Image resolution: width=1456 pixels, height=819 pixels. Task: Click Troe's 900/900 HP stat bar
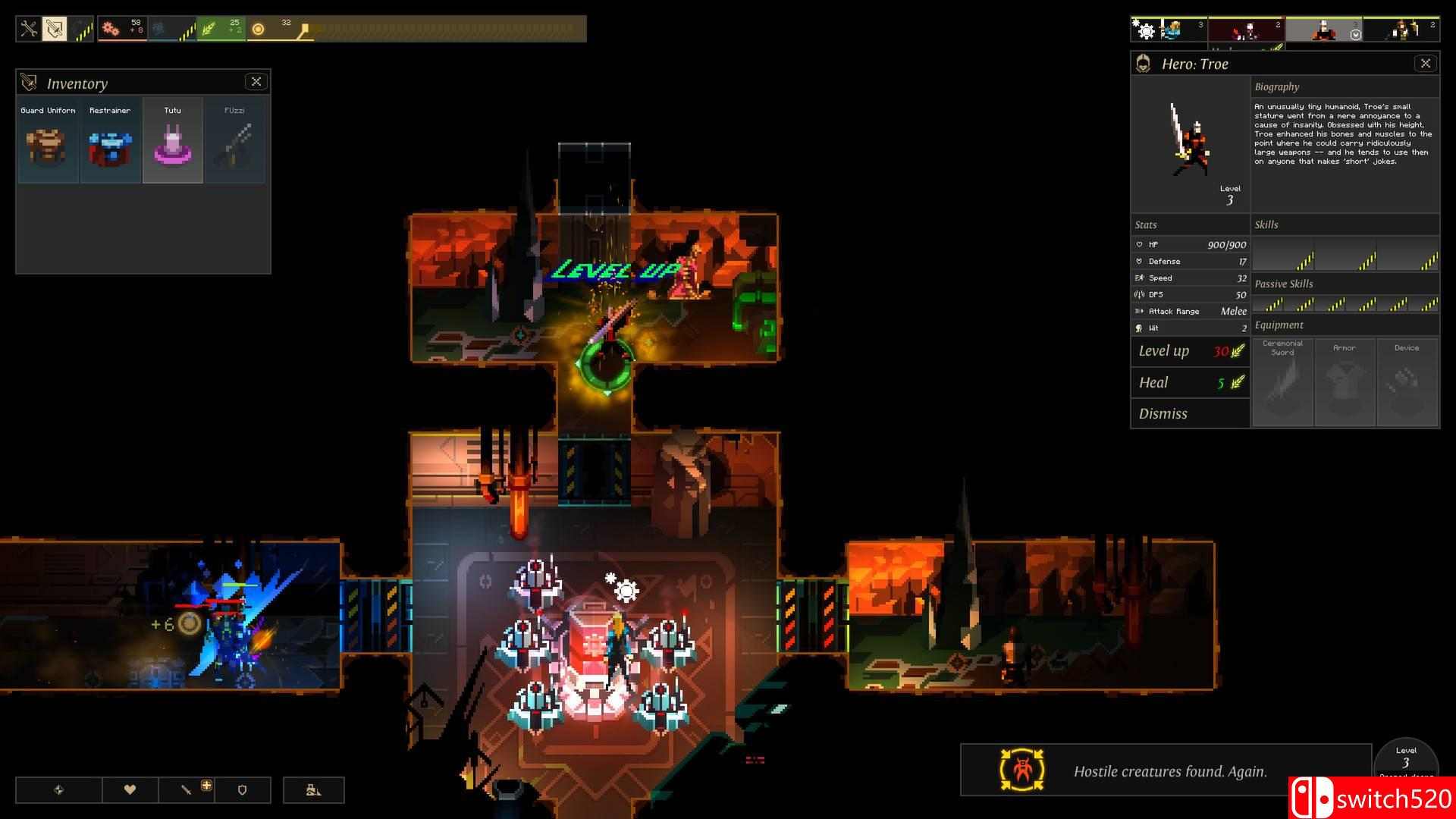[1191, 244]
